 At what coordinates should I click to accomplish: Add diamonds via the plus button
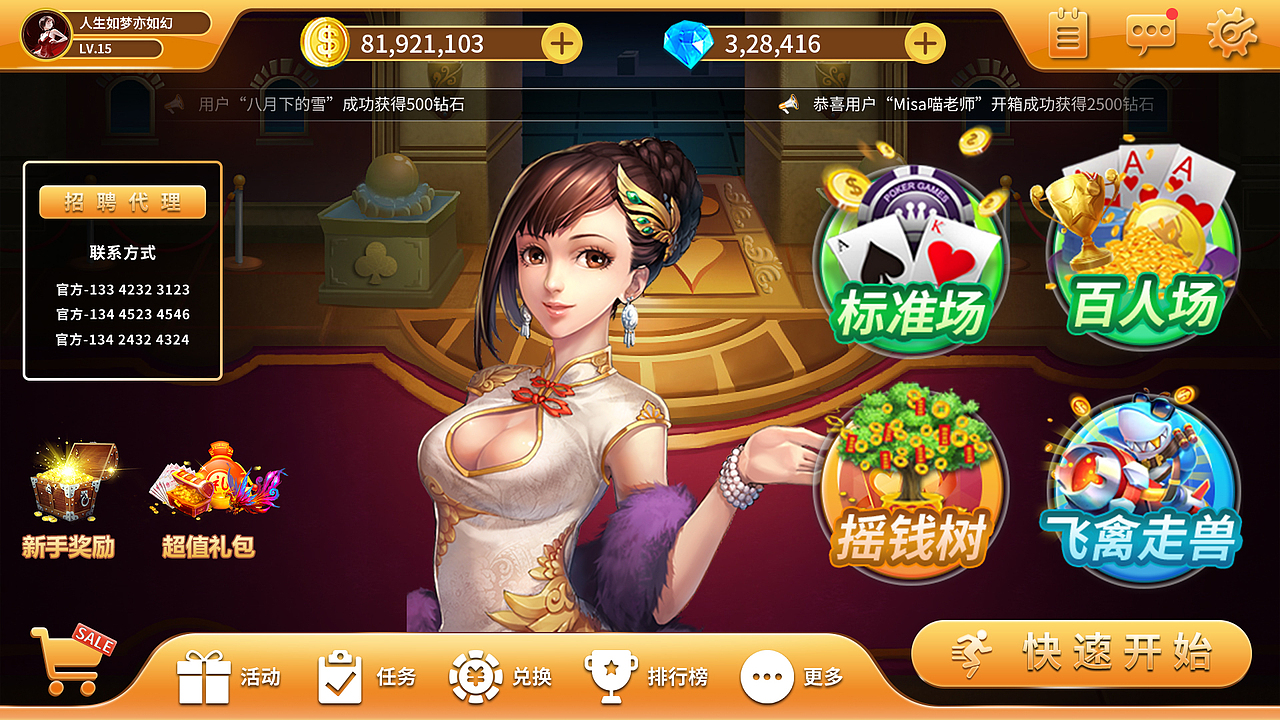tap(925, 43)
